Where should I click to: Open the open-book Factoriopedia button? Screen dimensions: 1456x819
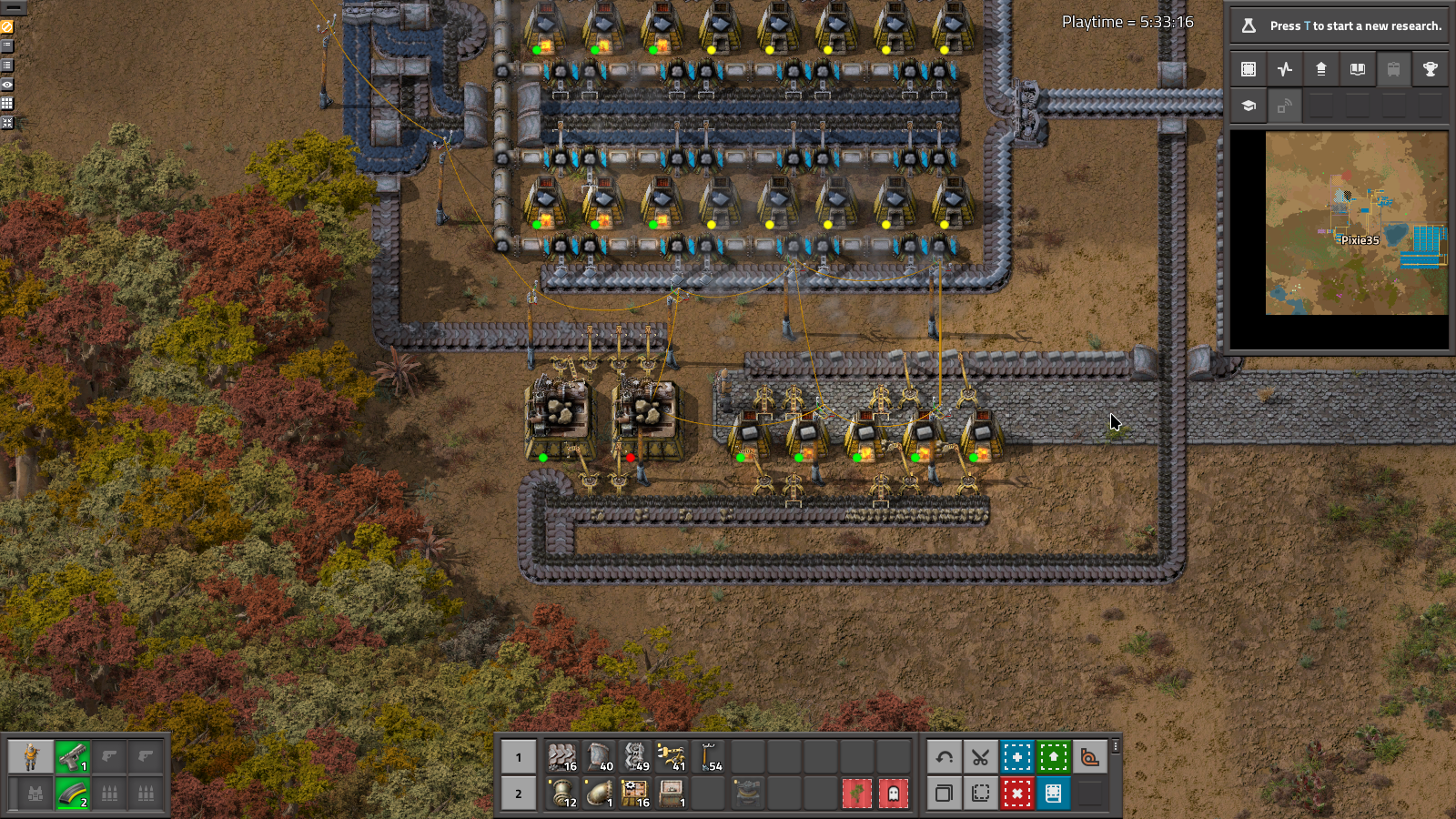[1357, 69]
